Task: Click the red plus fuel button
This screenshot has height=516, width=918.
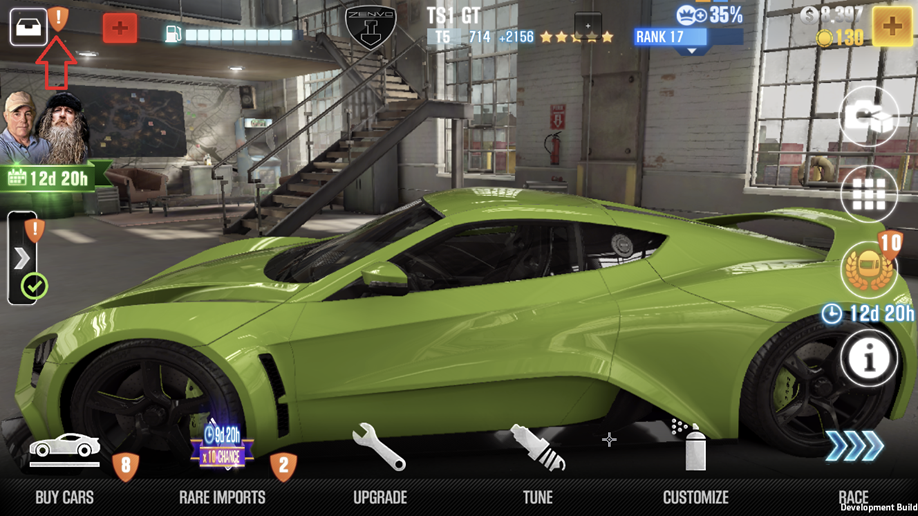Action: tap(120, 28)
